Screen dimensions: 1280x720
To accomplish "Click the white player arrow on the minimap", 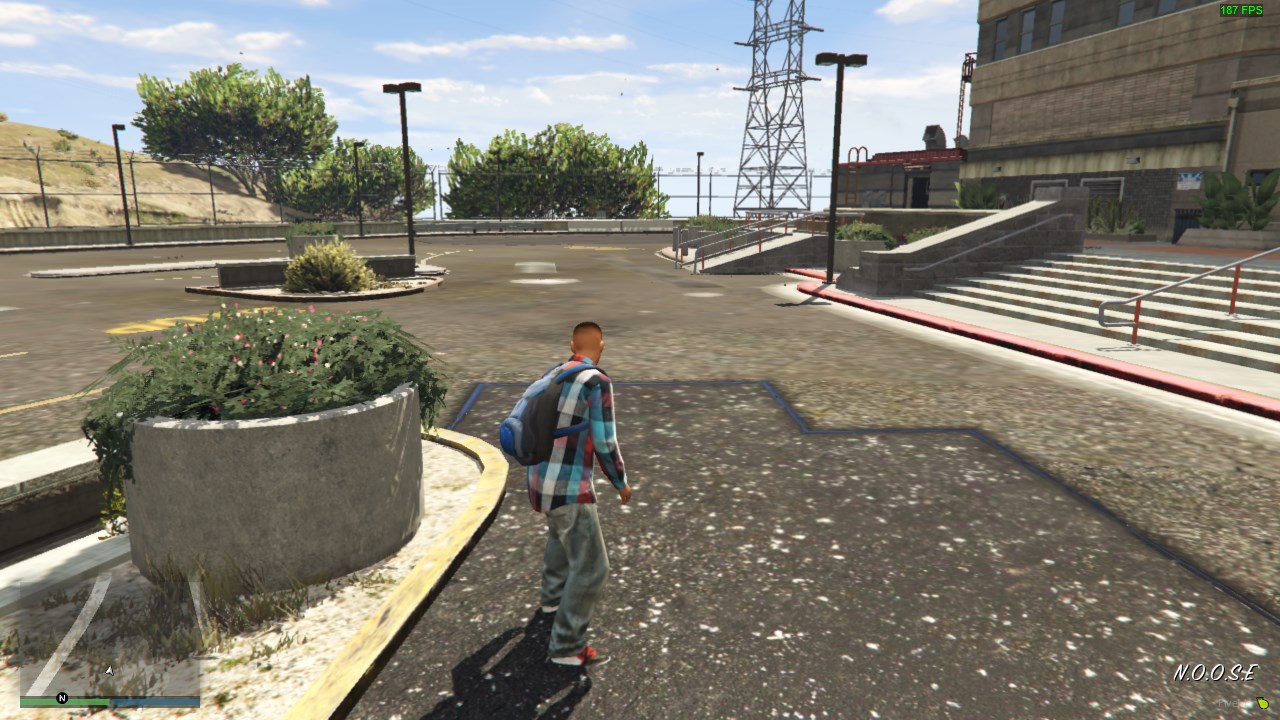I will coord(109,670).
